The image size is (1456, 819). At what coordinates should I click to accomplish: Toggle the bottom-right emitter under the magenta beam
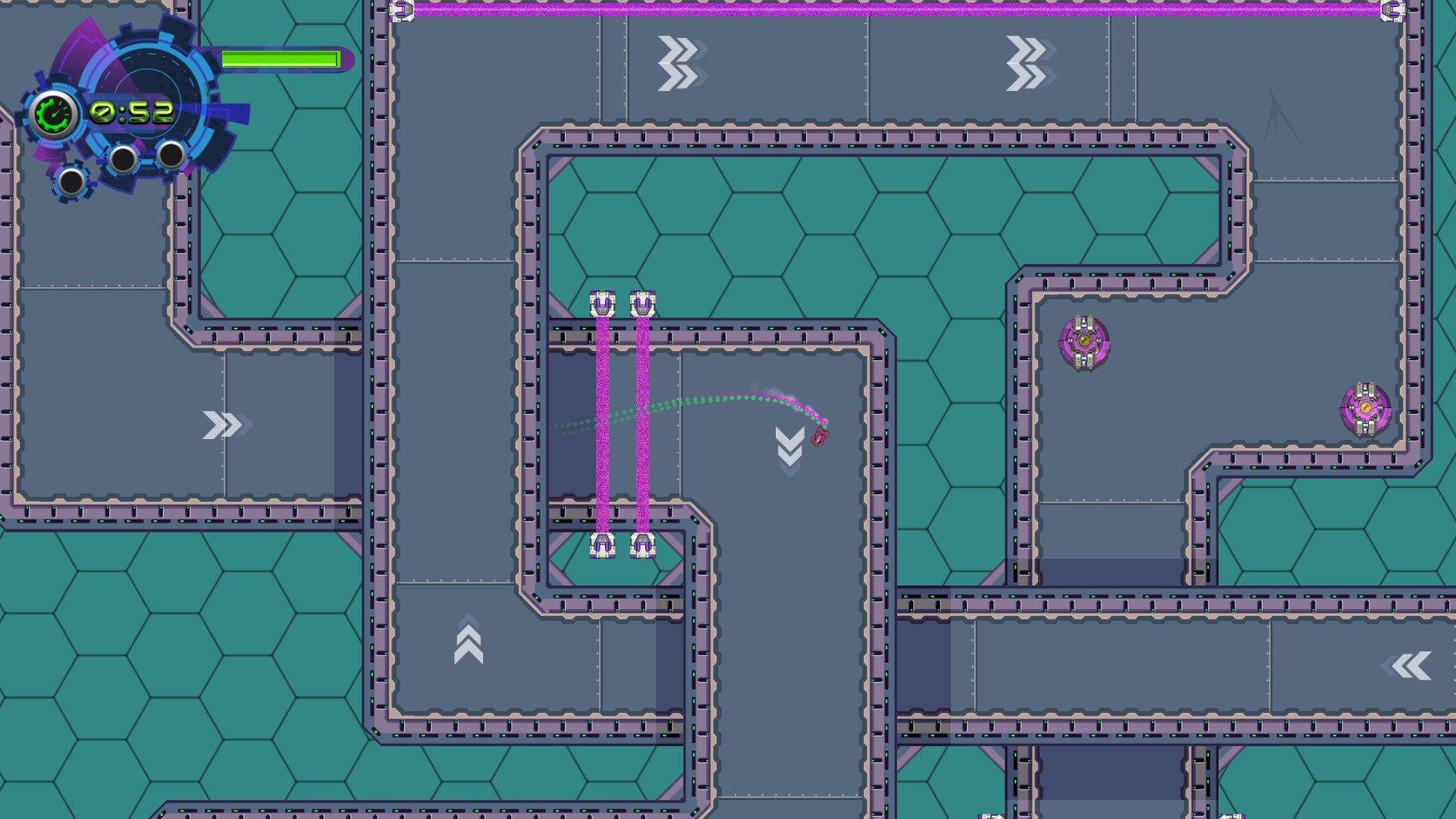643,546
